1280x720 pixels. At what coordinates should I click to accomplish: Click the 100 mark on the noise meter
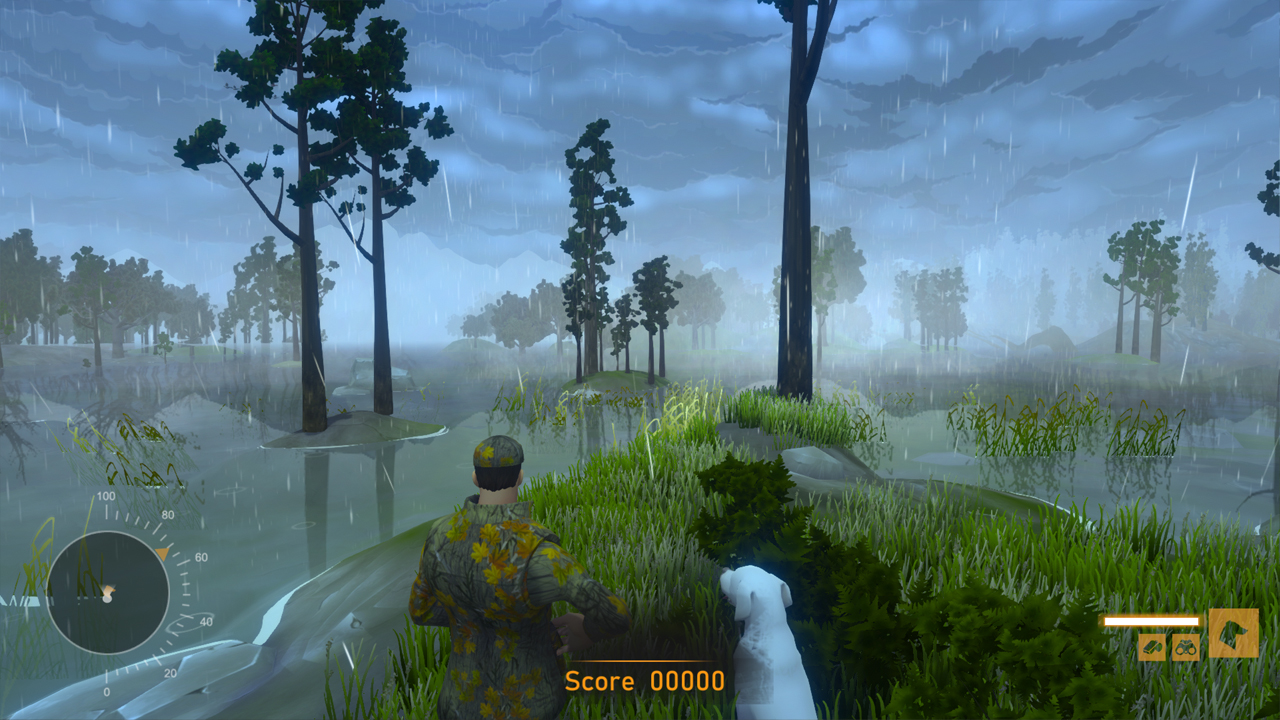tap(104, 495)
